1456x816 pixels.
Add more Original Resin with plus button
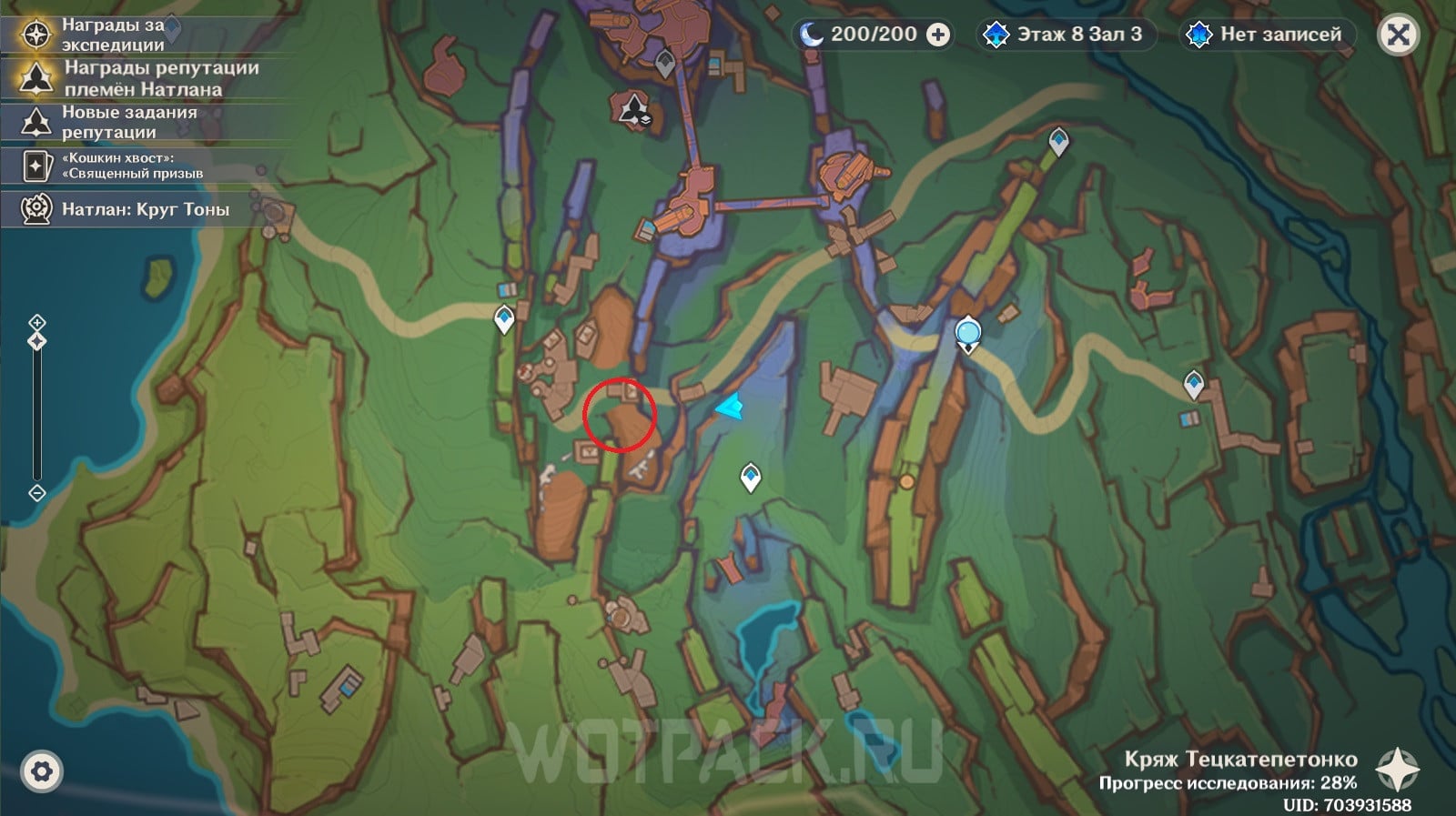(x=937, y=35)
